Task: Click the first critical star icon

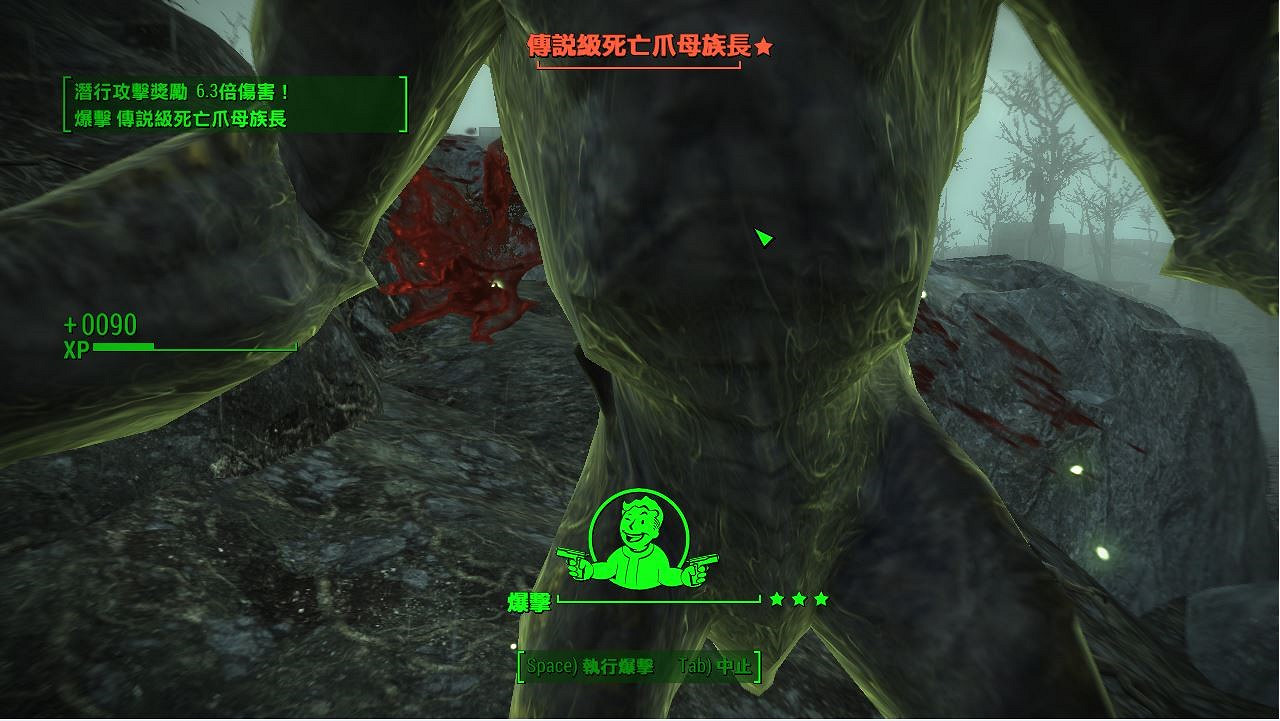Action: click(x=776, y=598)
